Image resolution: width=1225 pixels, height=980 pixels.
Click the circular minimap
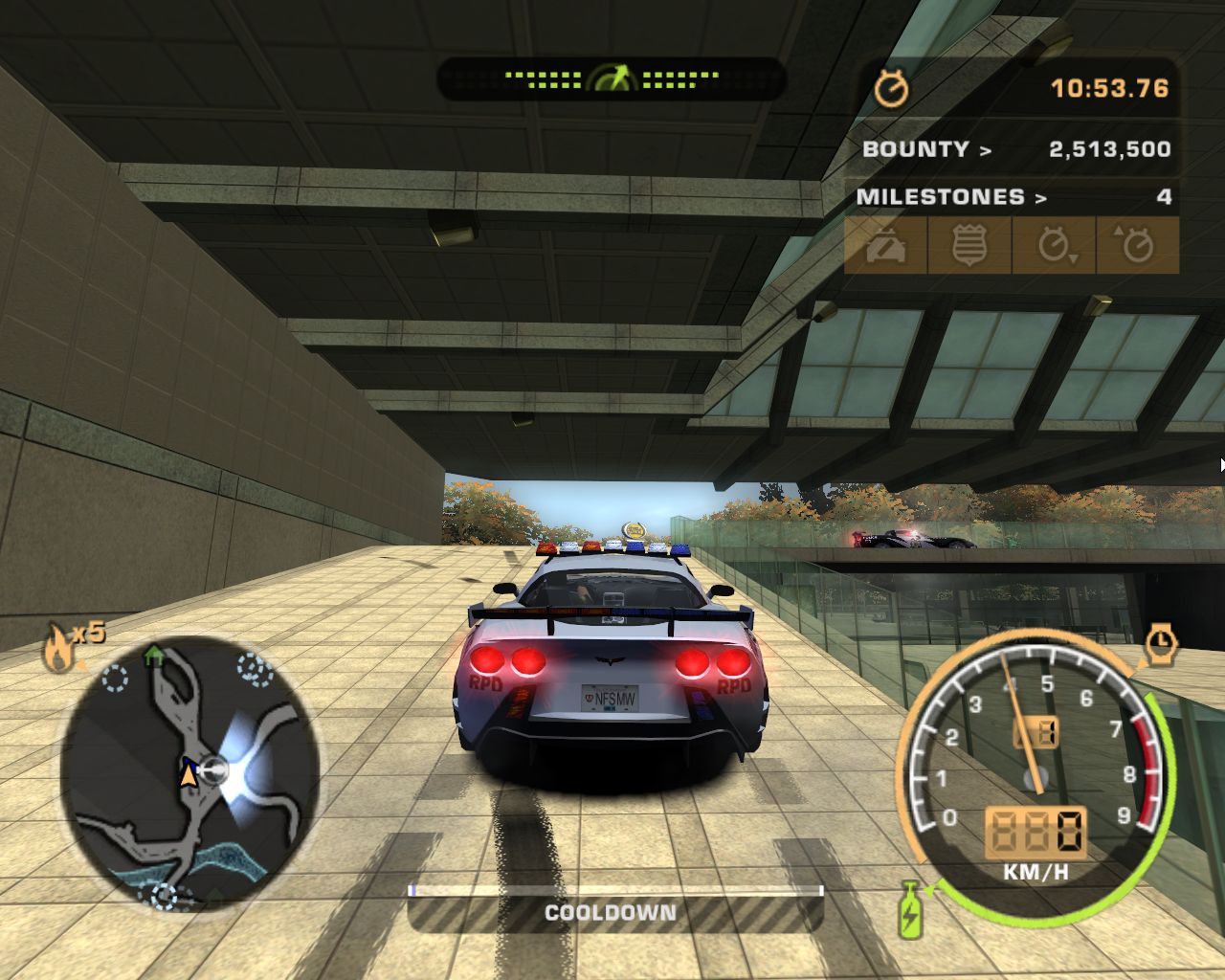coord(189,773)
